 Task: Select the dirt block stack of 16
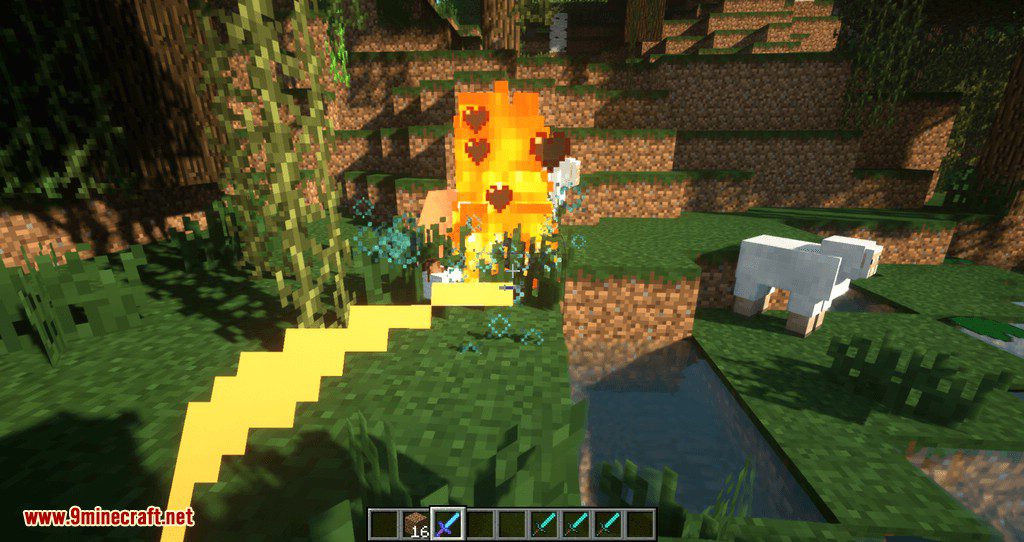(x=418, y=523)
